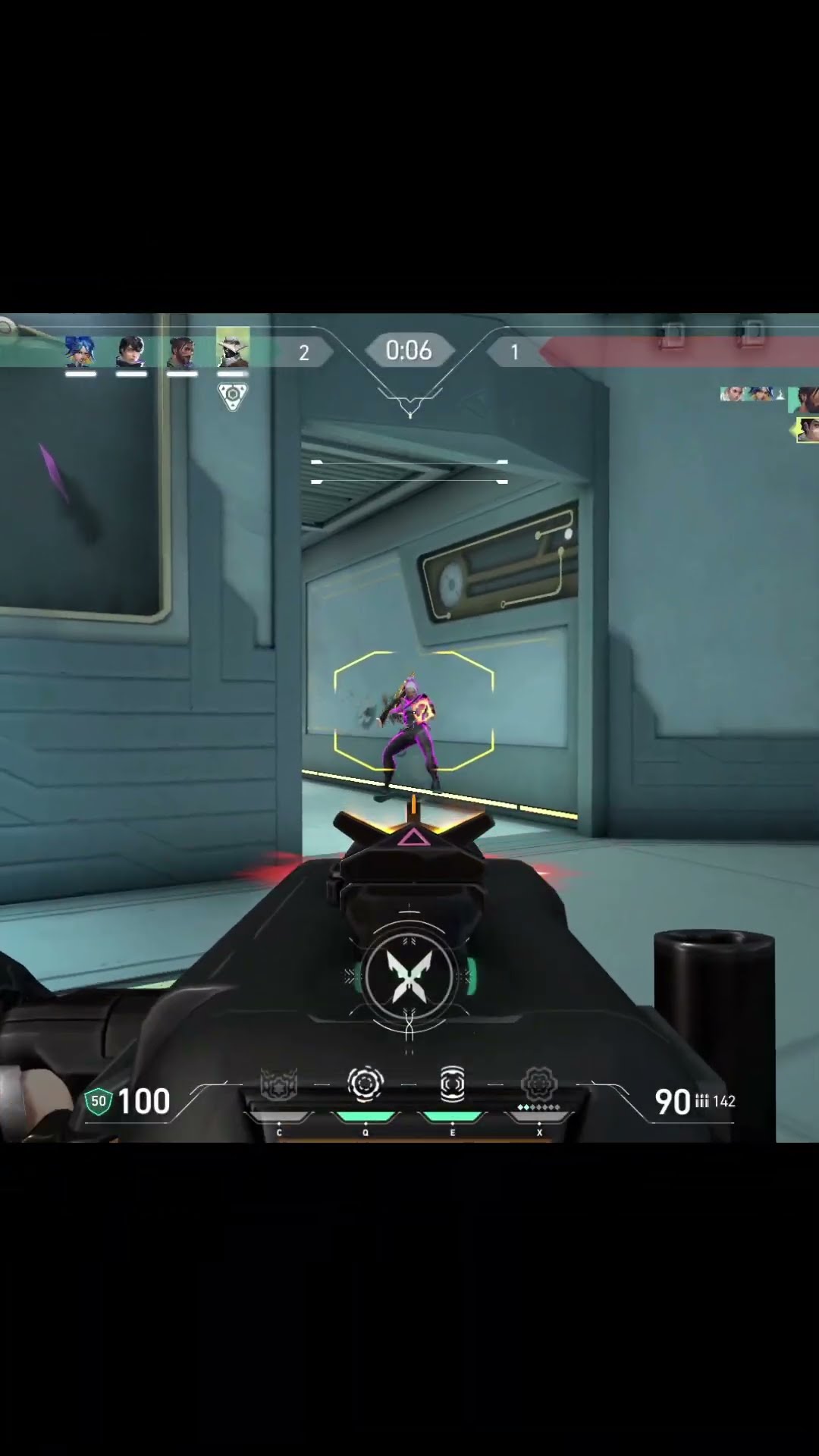819x1456 pixels.
Task: Click the spike carrier icon under Cypher
Action: [x=233, y=396]
